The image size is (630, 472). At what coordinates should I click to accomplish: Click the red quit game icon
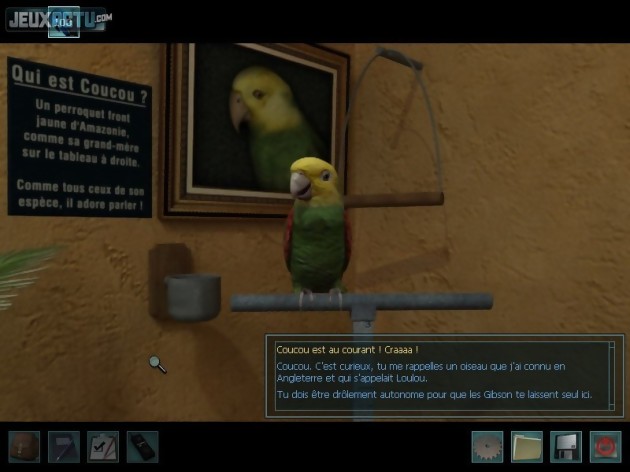tap(606, 446)
